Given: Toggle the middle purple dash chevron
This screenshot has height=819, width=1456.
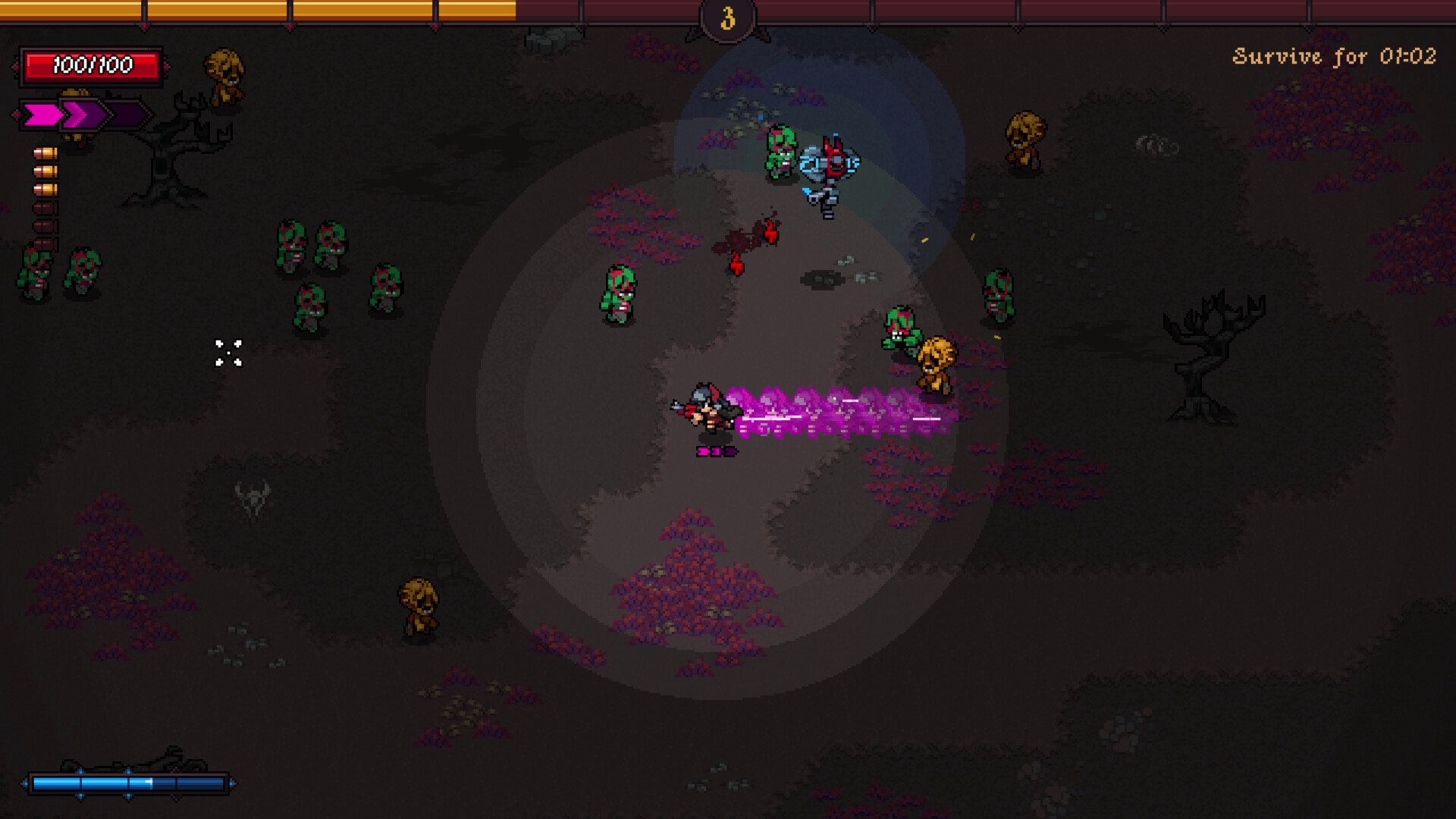Looking at the screenshot, I should [x=81, y=114].
